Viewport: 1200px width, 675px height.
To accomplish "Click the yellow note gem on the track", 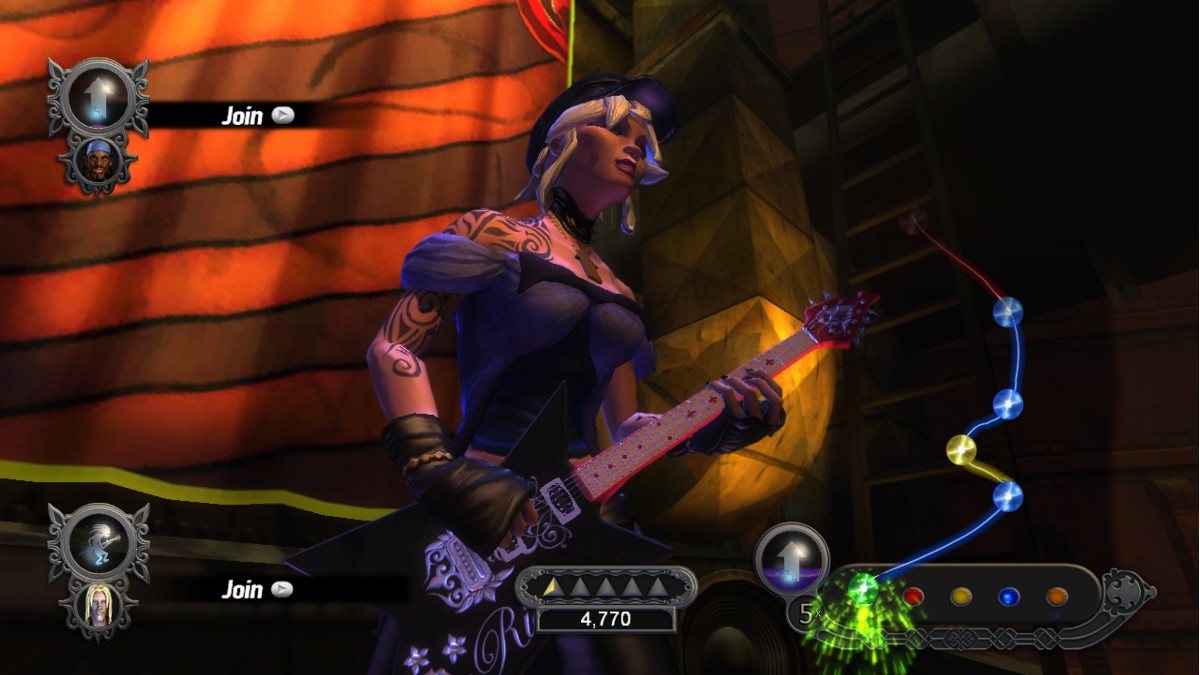I will pyautogui.click(x=961, y=450).
